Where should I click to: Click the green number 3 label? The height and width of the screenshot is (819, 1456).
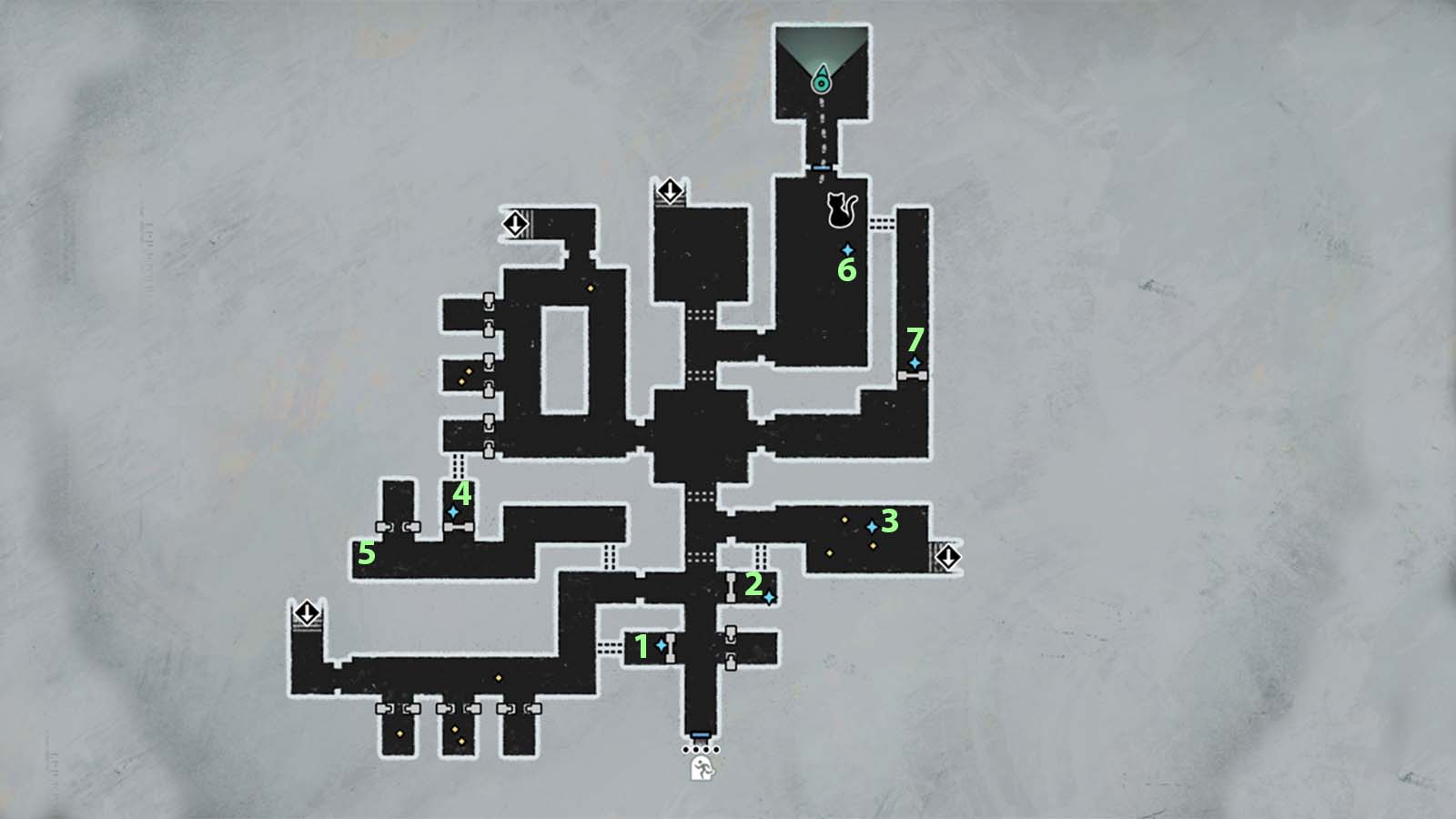pos(890,521)
